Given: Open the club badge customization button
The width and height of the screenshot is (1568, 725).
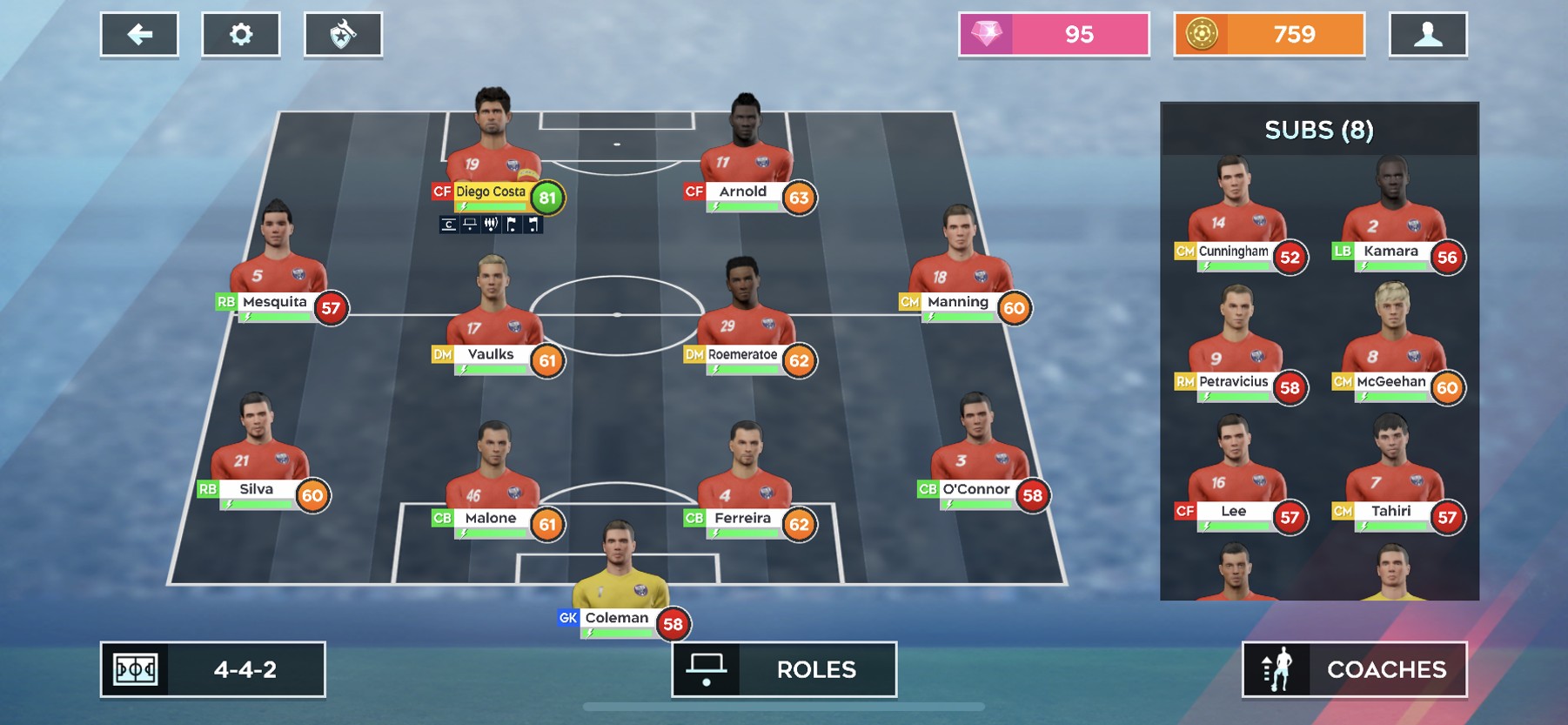Looking at the screenshot, I should click(x=343, y=35).
